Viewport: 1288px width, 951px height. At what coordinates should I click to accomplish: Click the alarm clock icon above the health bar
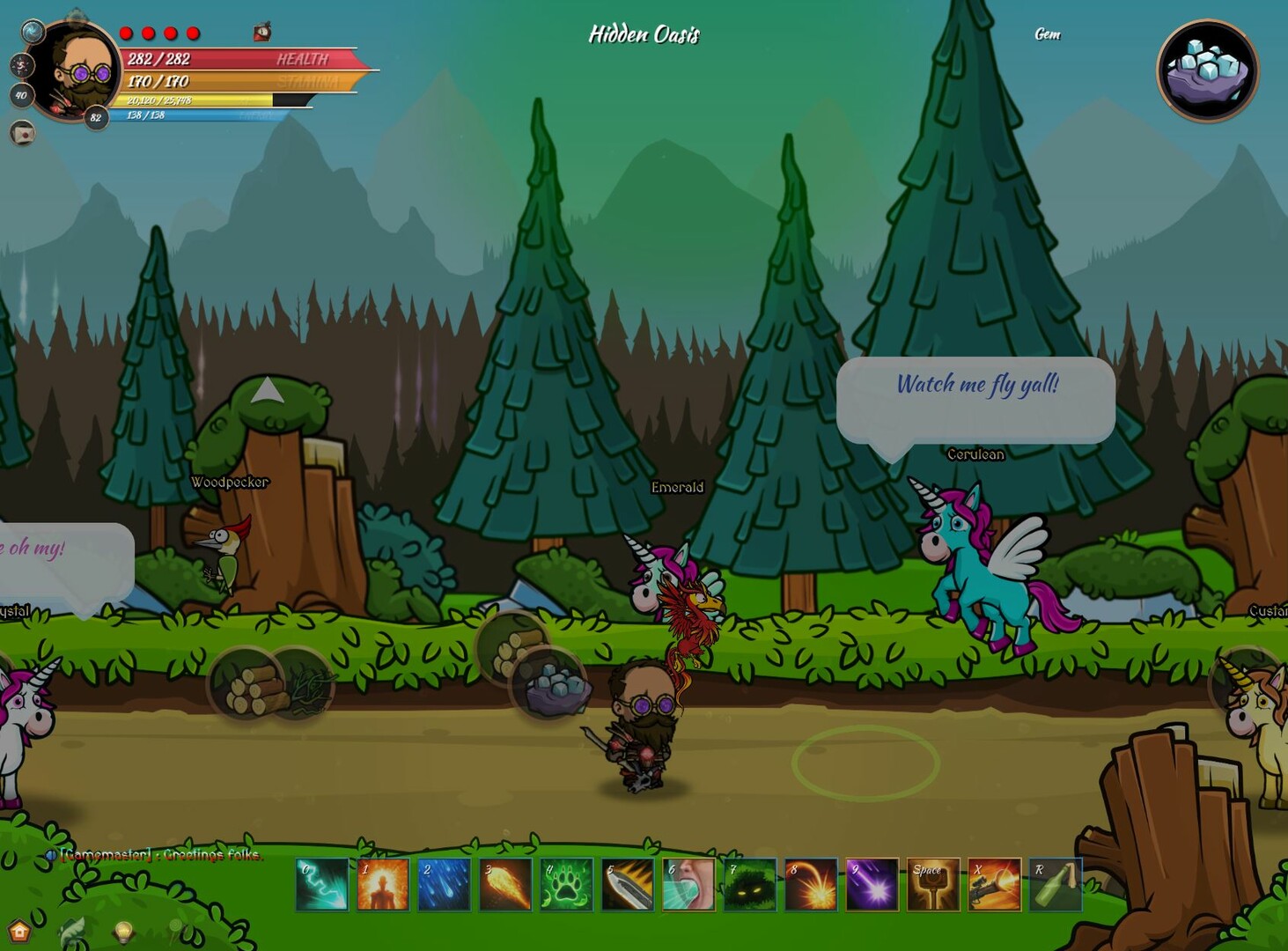click(261, 33)
